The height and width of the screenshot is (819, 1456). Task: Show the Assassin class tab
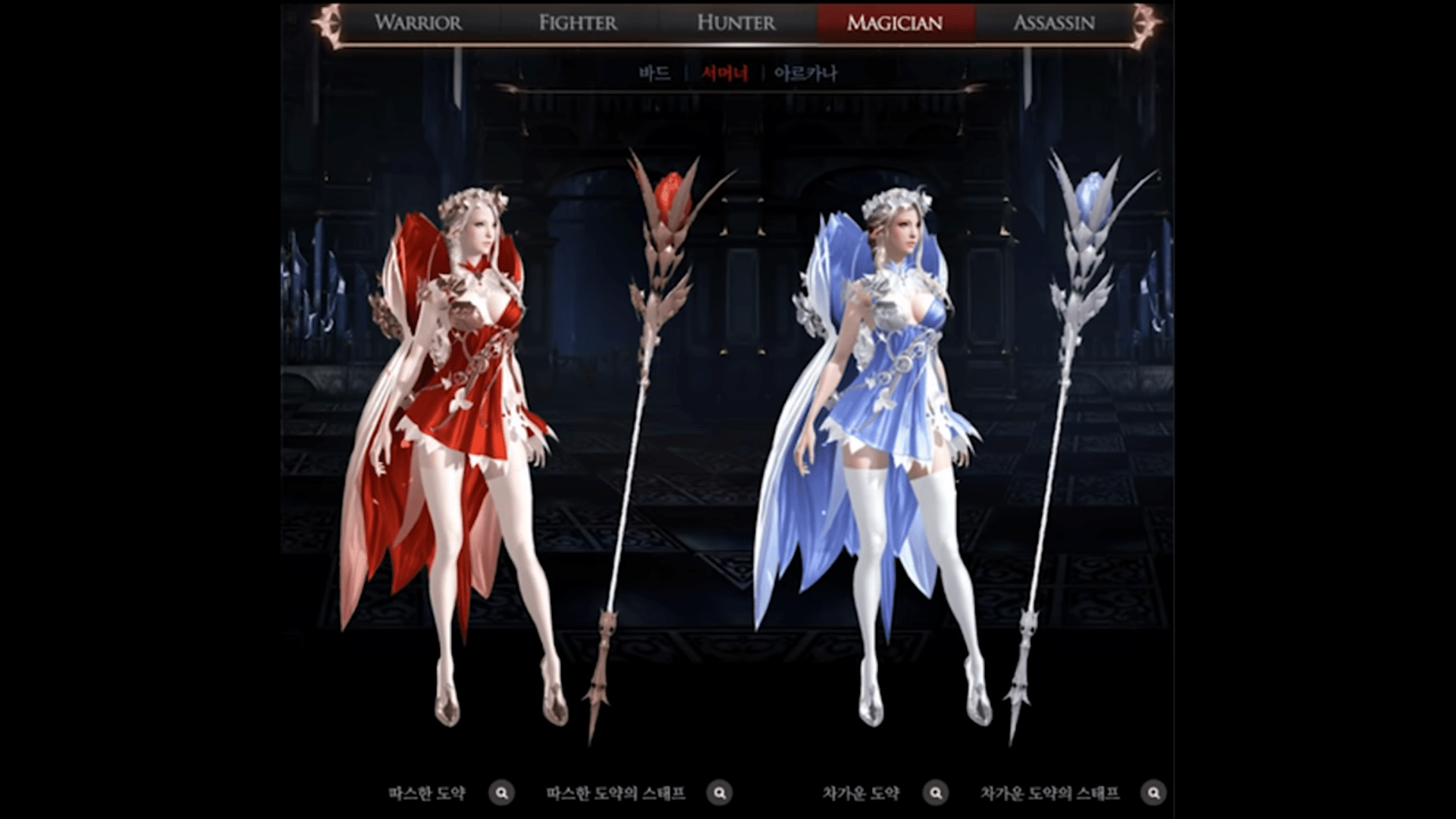pyautogui.click(x=1054, y=23)
